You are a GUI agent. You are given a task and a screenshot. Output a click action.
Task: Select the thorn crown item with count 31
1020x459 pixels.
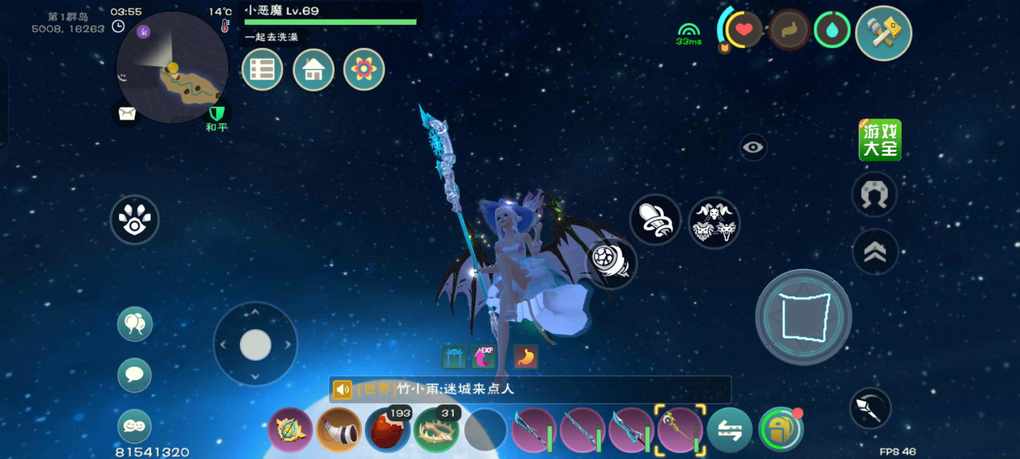point(436,430)
